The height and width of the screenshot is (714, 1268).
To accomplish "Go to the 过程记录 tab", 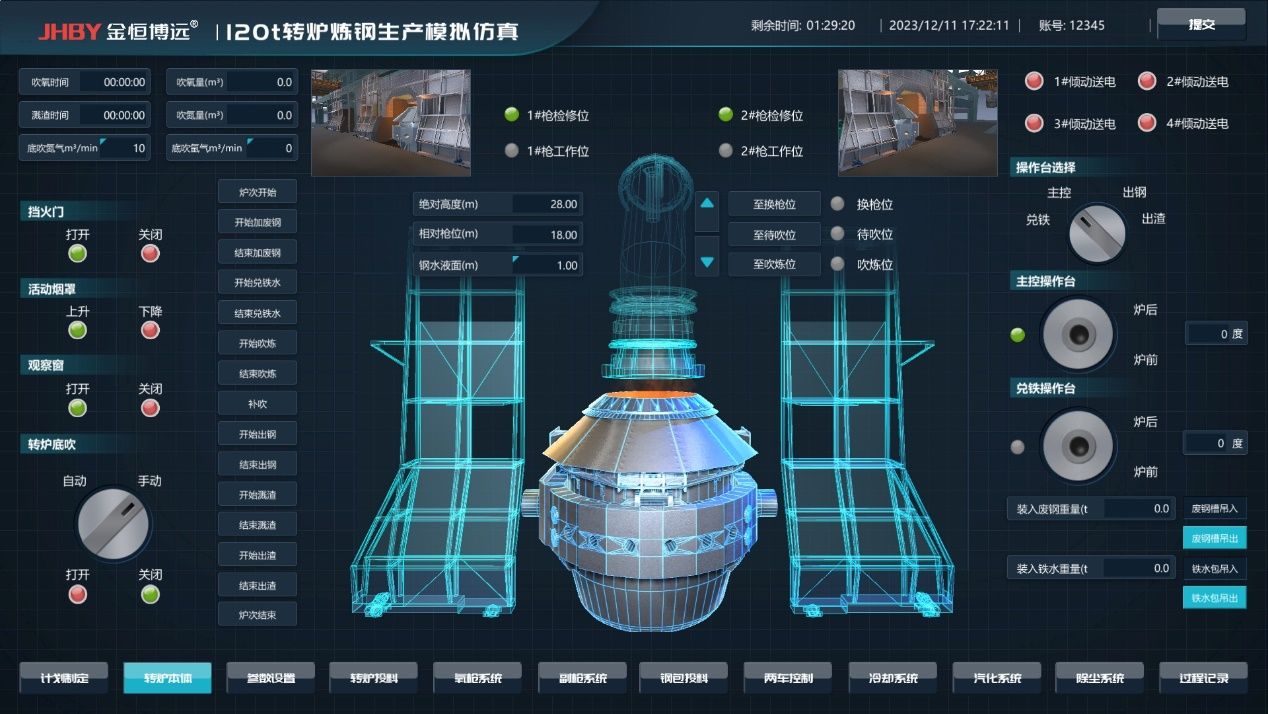I will click(x=1203, y=678).
